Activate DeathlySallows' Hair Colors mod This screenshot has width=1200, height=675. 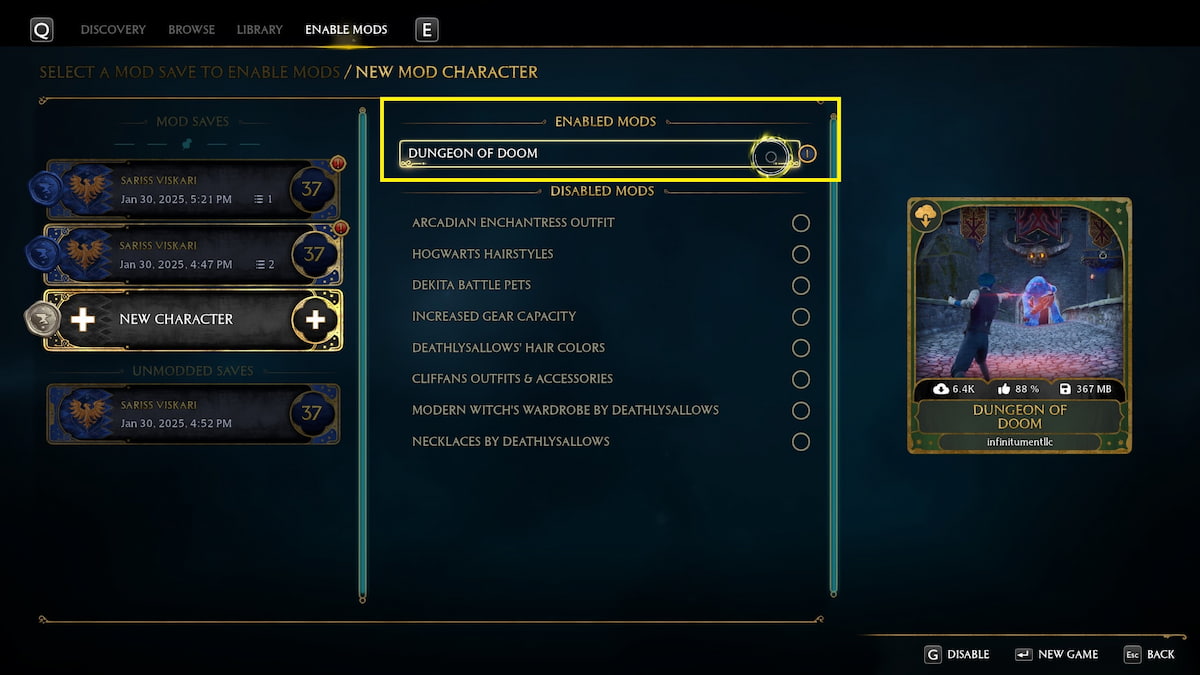(x=800, y=348)
